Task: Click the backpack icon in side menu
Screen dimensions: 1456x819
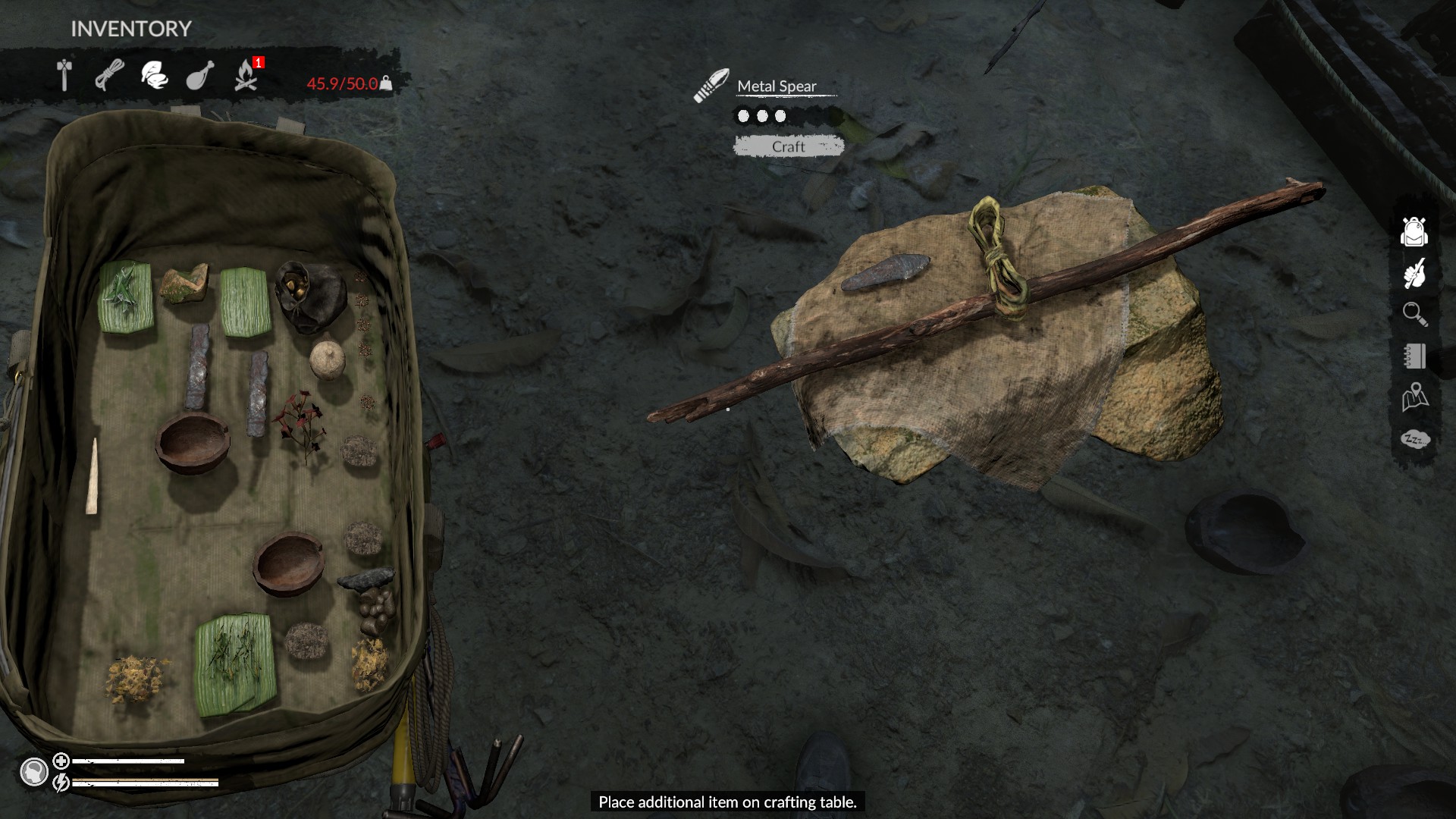Action: [1414, 231]
